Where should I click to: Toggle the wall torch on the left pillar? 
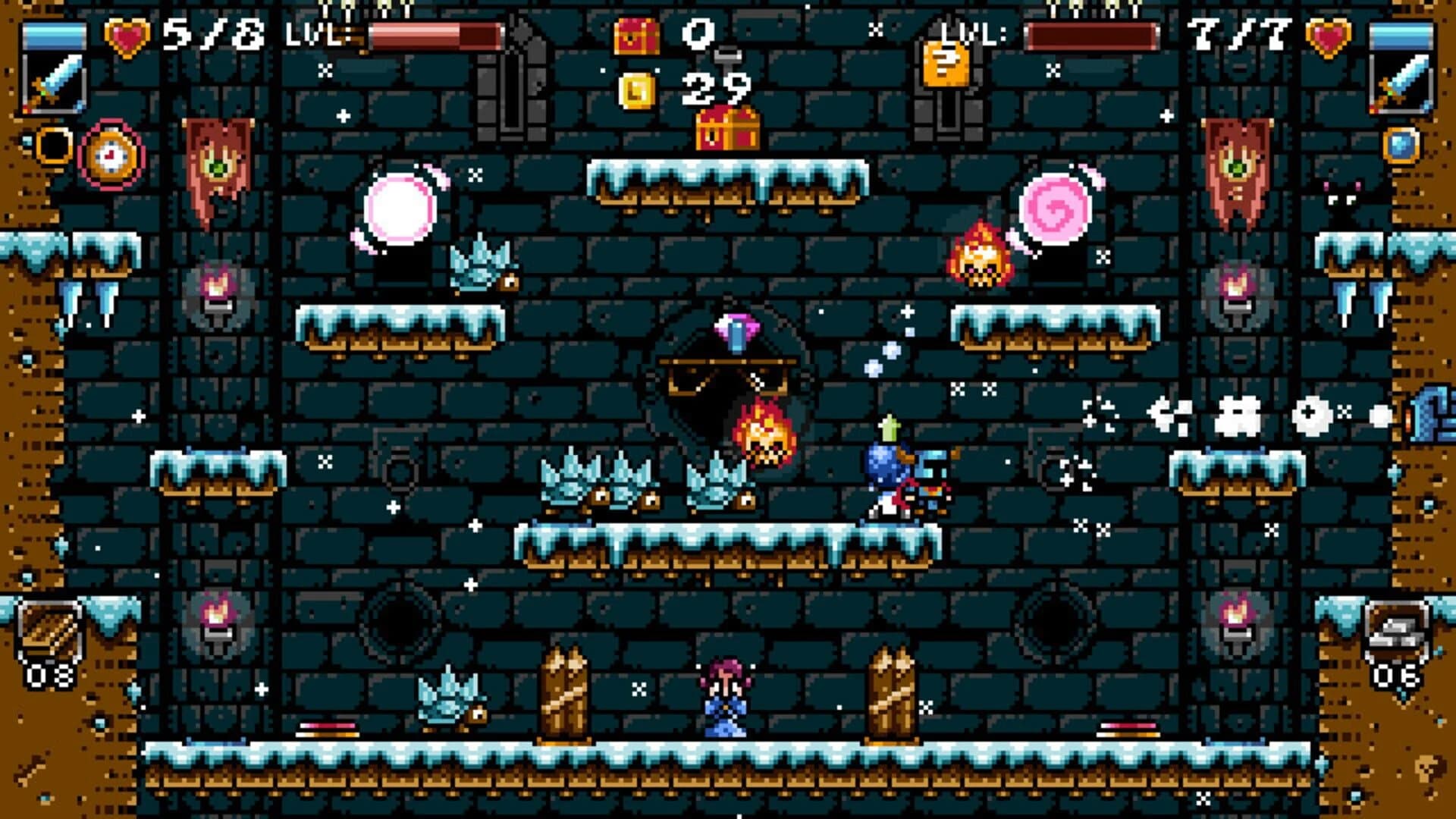coord(218,289)
